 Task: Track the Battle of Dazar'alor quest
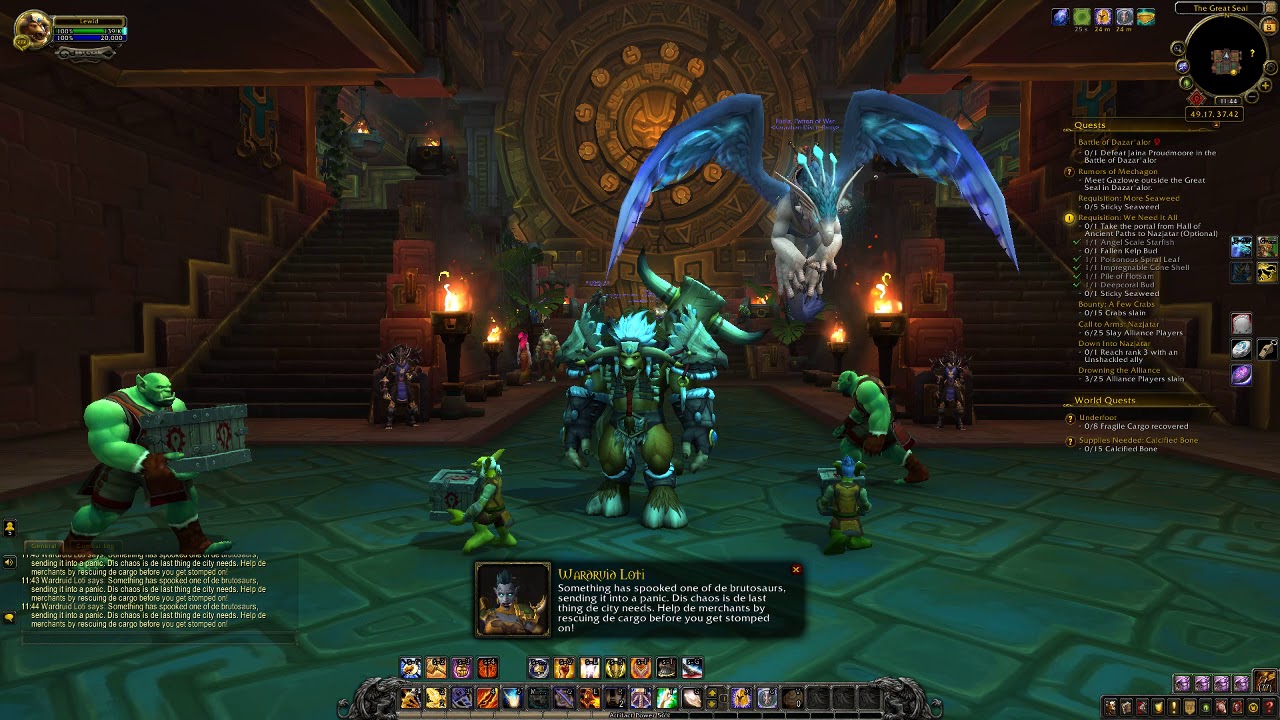pos(1115,142)
